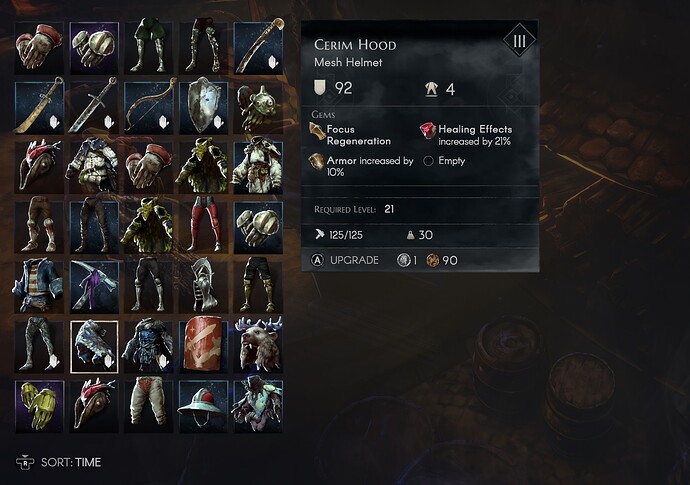Pick the teal jester outfit slot
This screenshot has height=485, width=690.
[259, 405]
